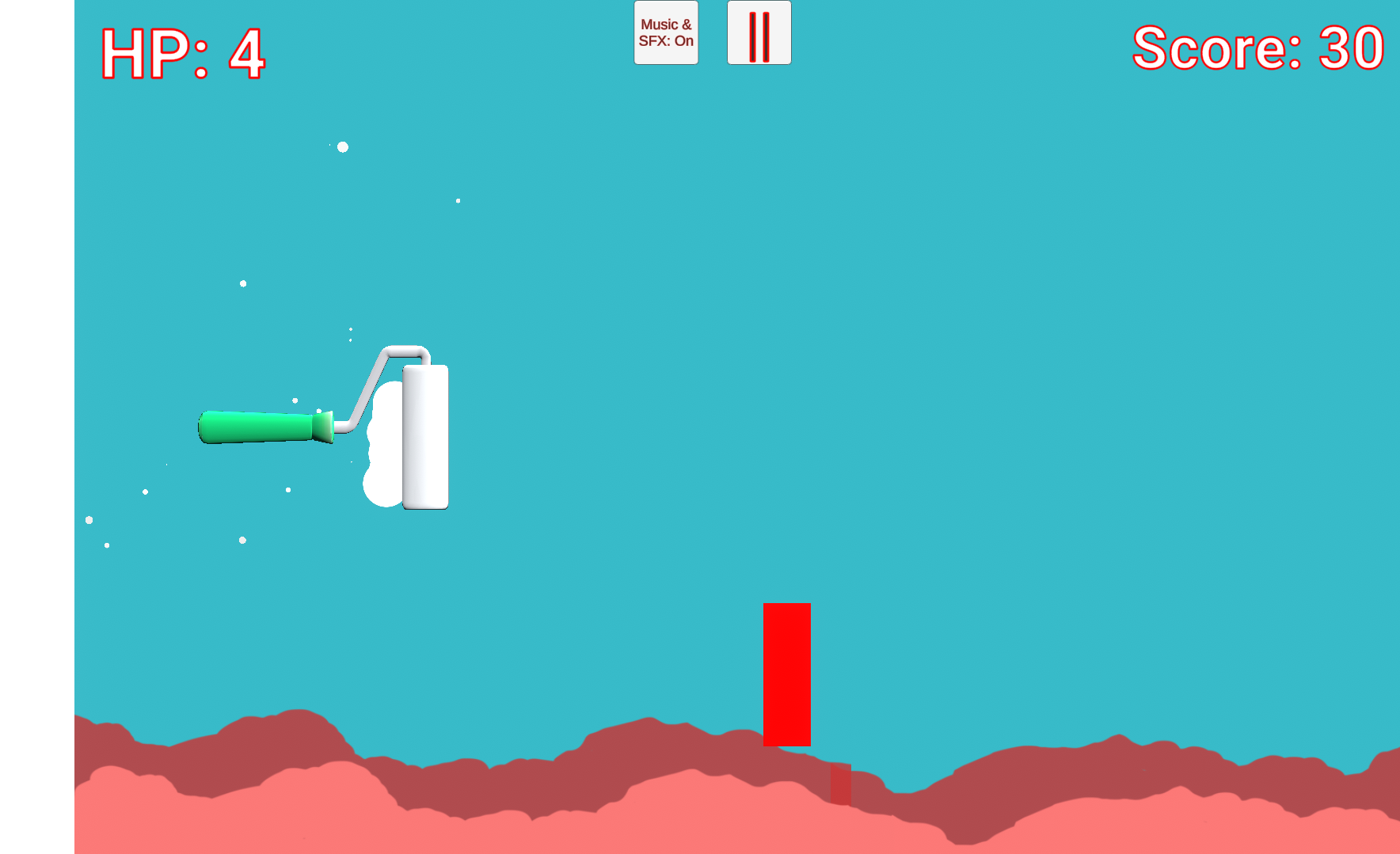The width and height of the screenshot is (1400, 854).
Task: Click the white roller cylinder
Action: pos(425,438)
